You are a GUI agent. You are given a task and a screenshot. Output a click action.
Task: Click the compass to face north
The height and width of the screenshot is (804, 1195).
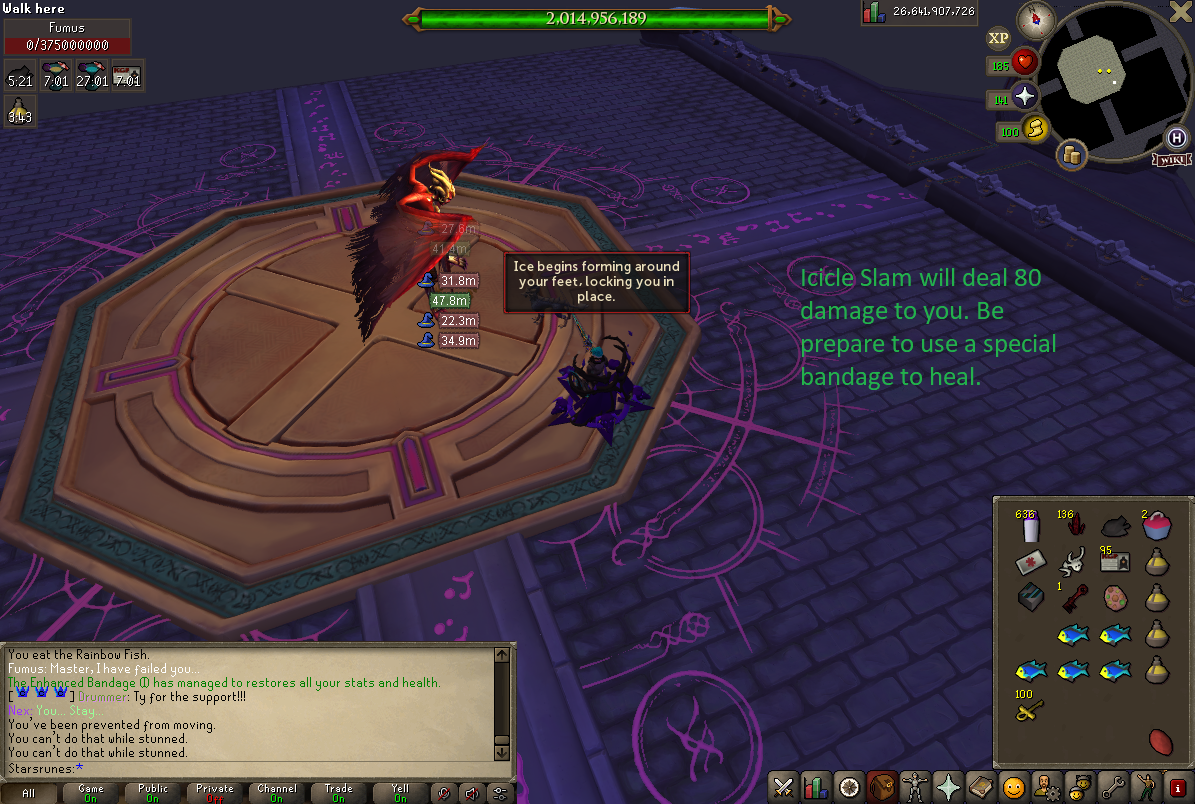tap(1036, 19)
